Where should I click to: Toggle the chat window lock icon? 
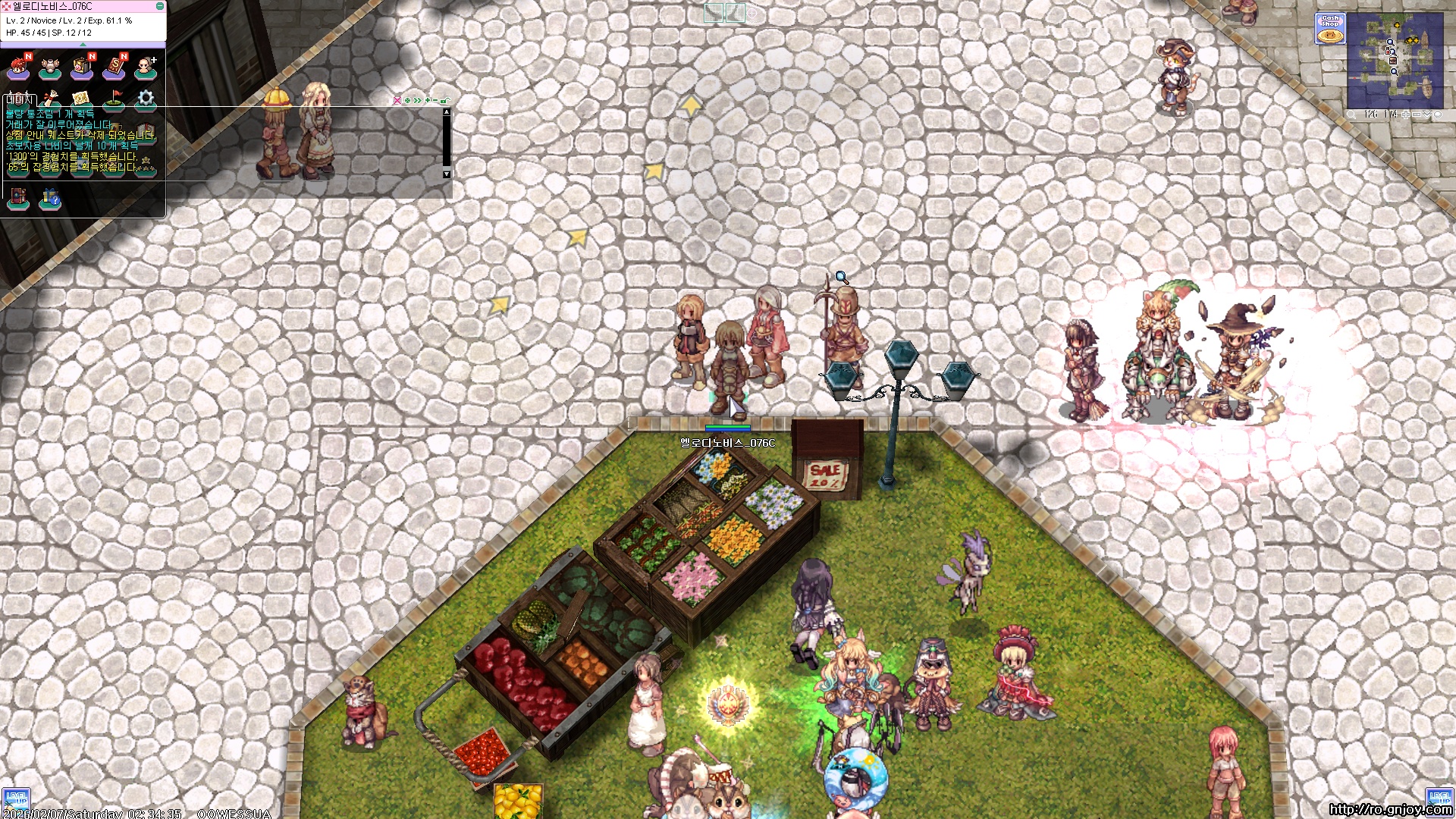click(445, 100)
